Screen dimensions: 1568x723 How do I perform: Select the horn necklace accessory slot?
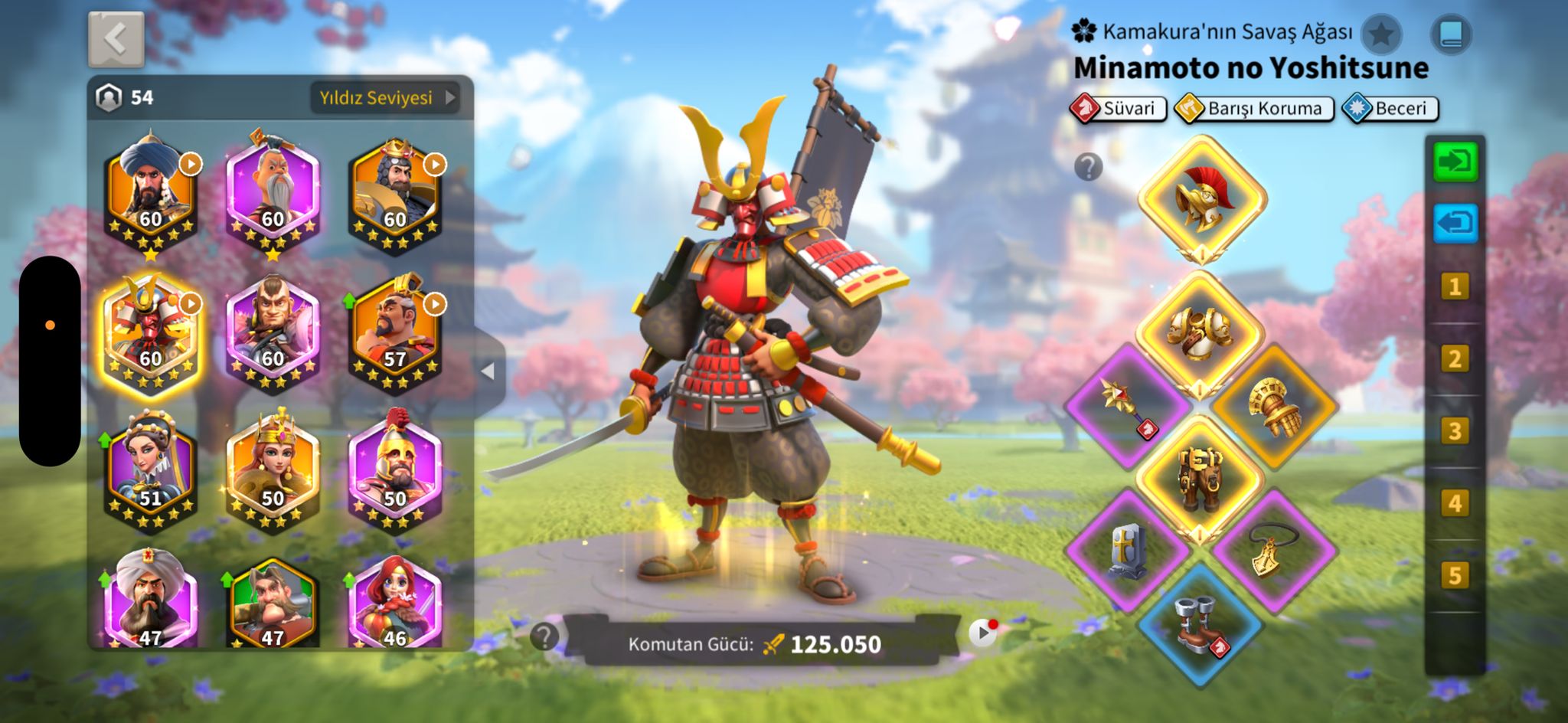click(1274, 549)
